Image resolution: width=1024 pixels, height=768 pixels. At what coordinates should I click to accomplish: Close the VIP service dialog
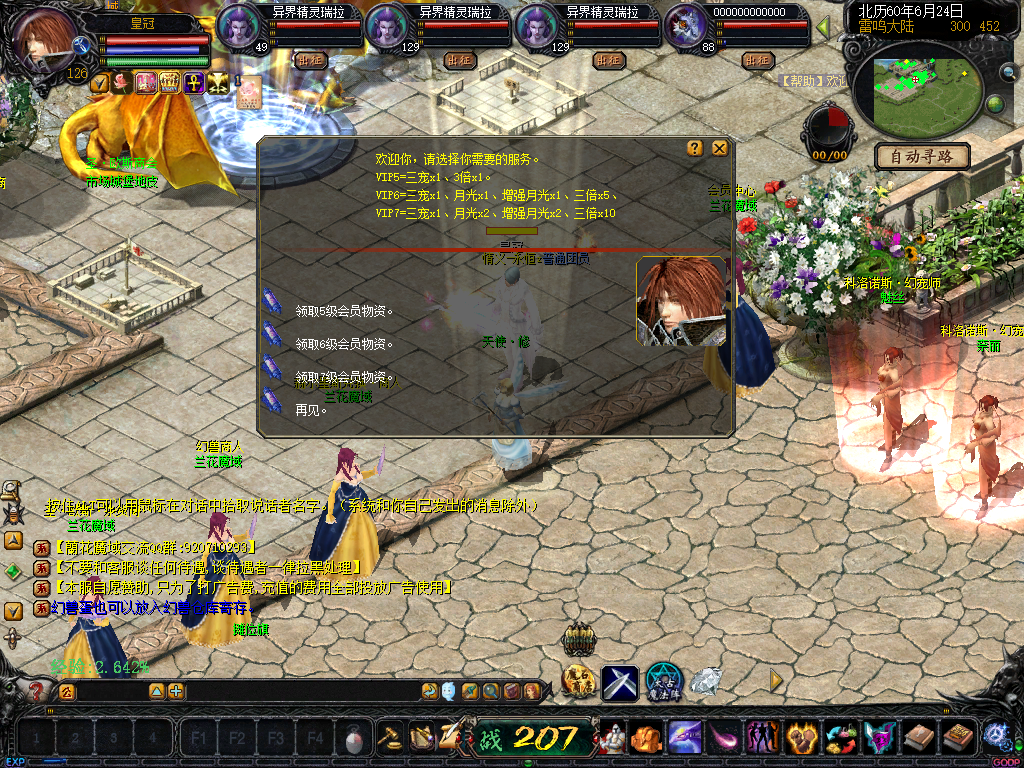[x=719, y=148]
